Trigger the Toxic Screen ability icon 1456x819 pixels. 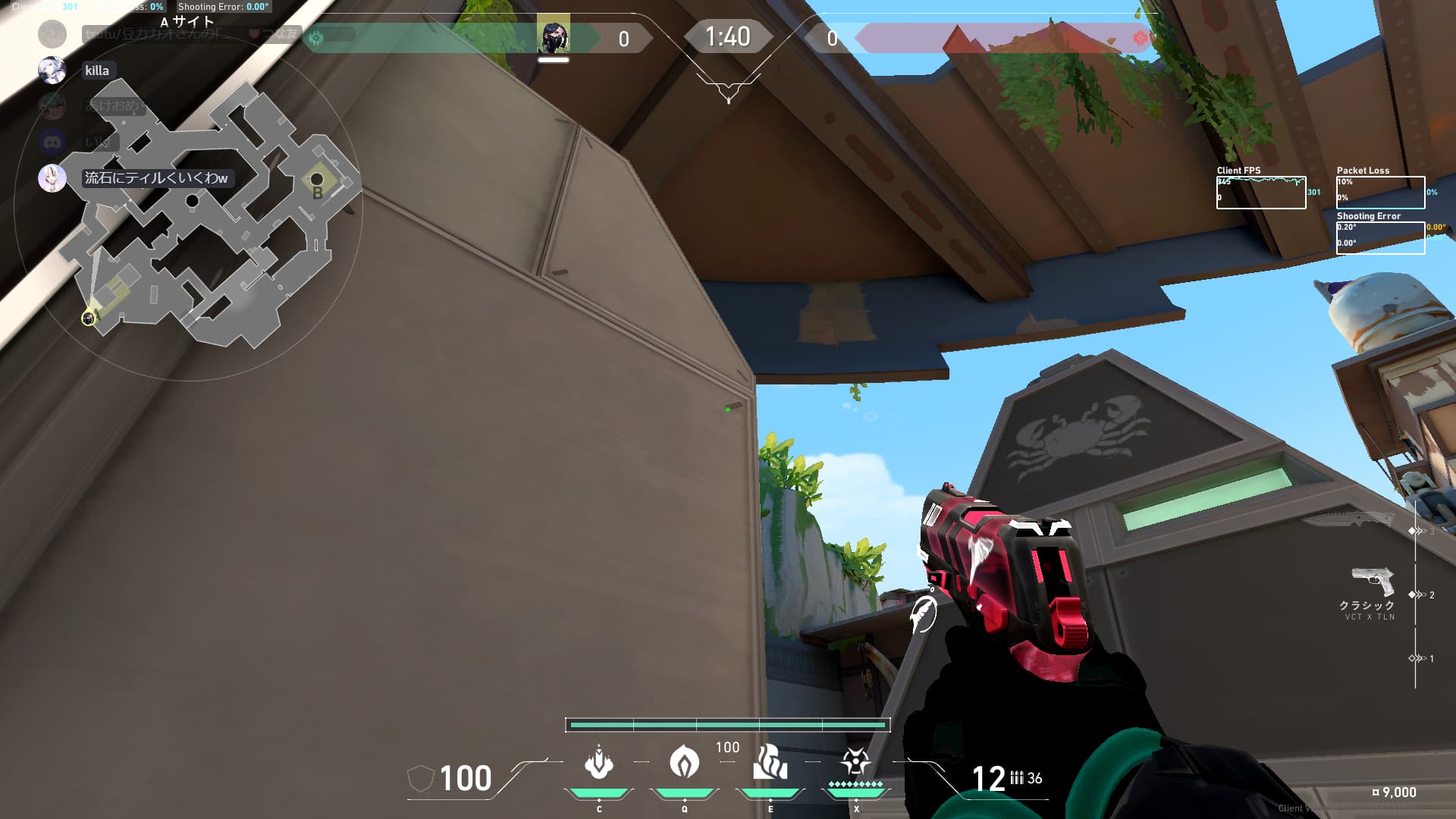(x=770, y=762)
